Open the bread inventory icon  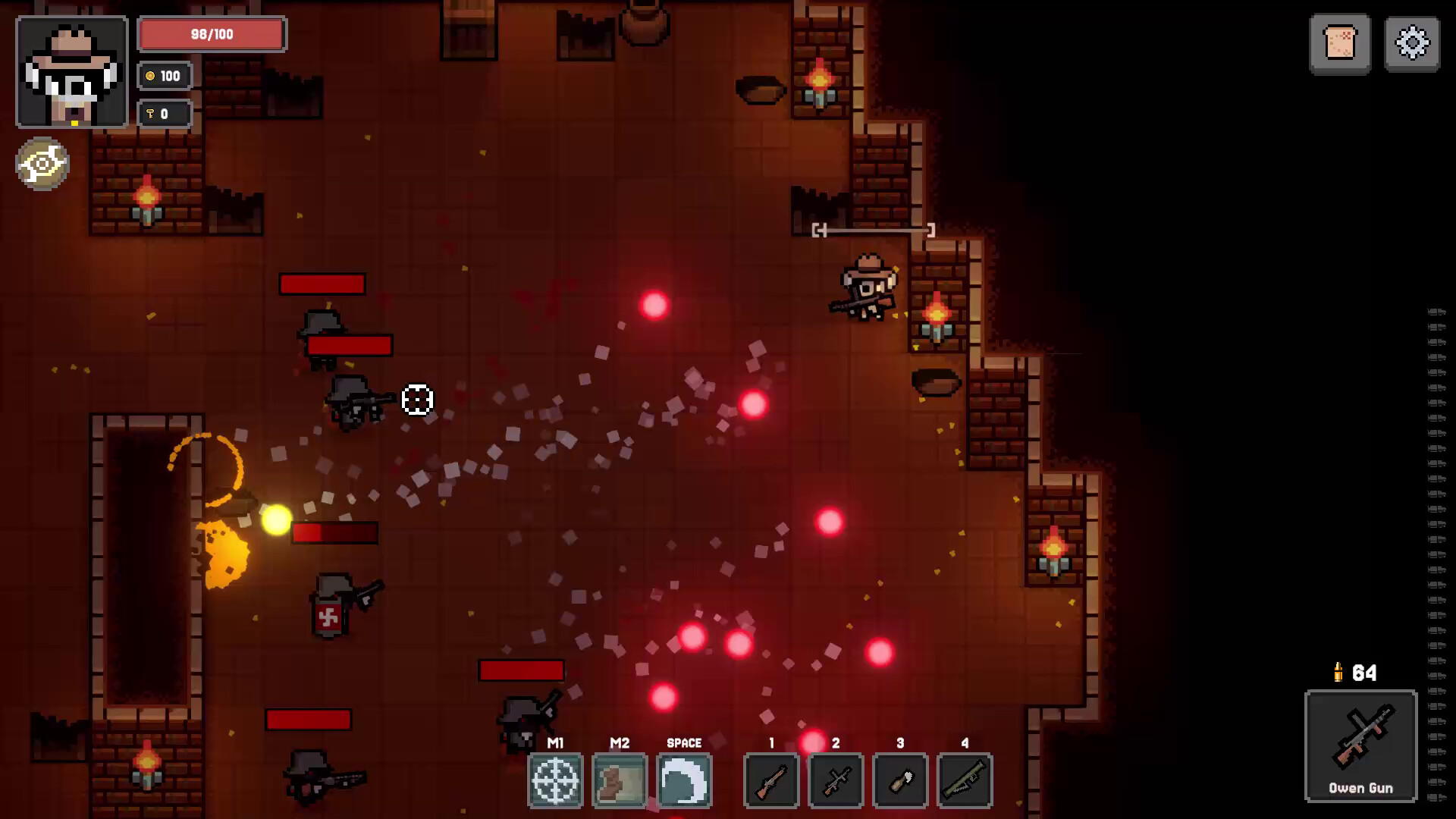point(1339,44)
